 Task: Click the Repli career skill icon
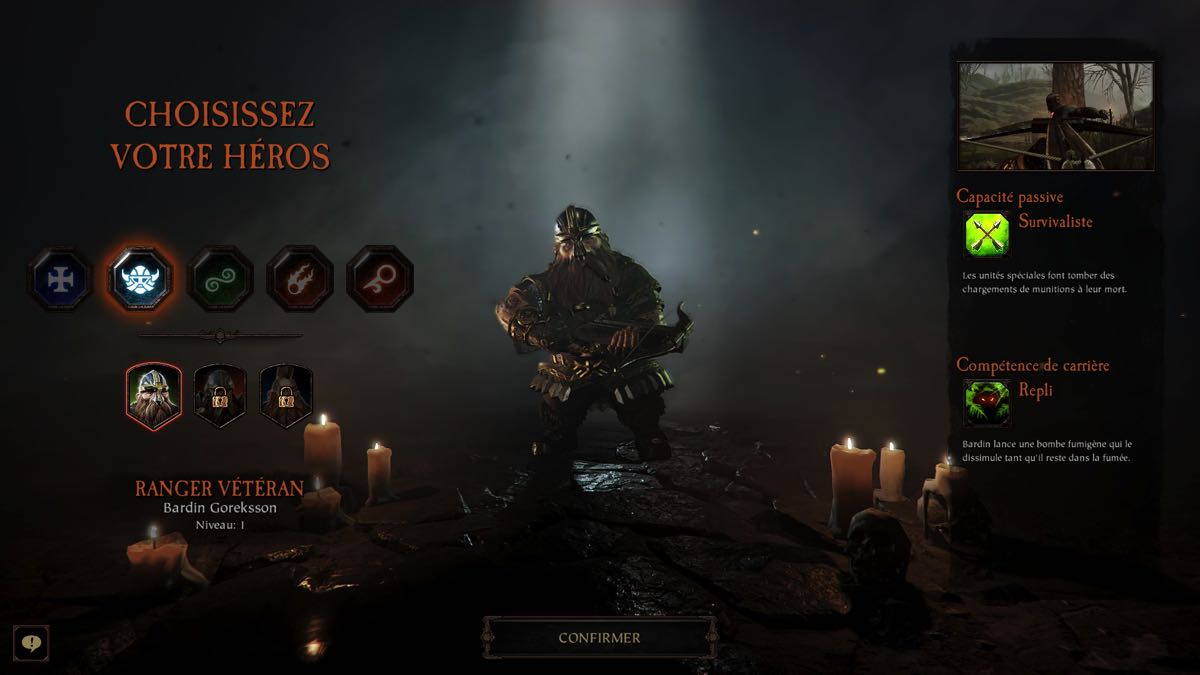(986, 403)
